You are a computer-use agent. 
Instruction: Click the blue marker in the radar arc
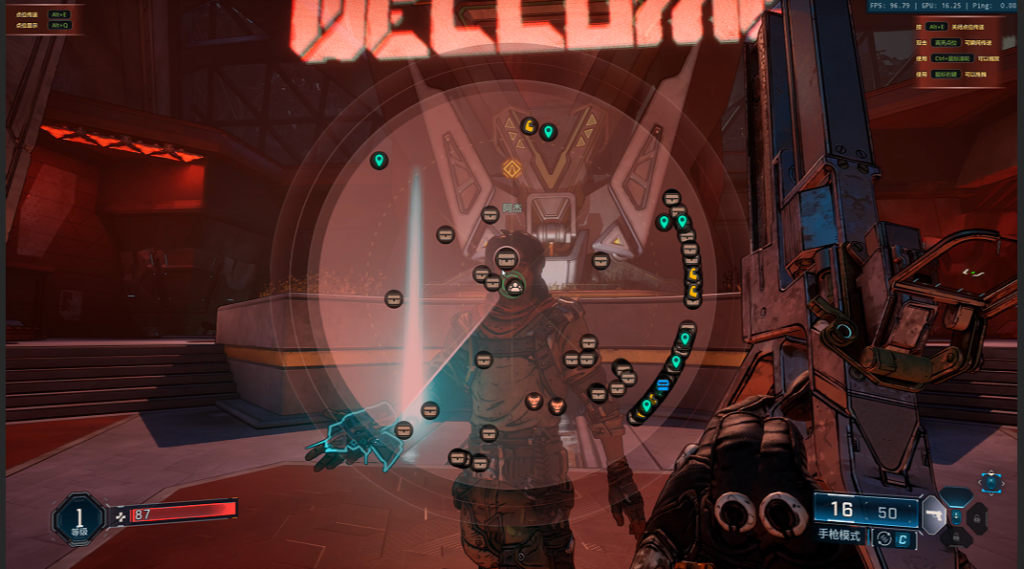[662, 384]
